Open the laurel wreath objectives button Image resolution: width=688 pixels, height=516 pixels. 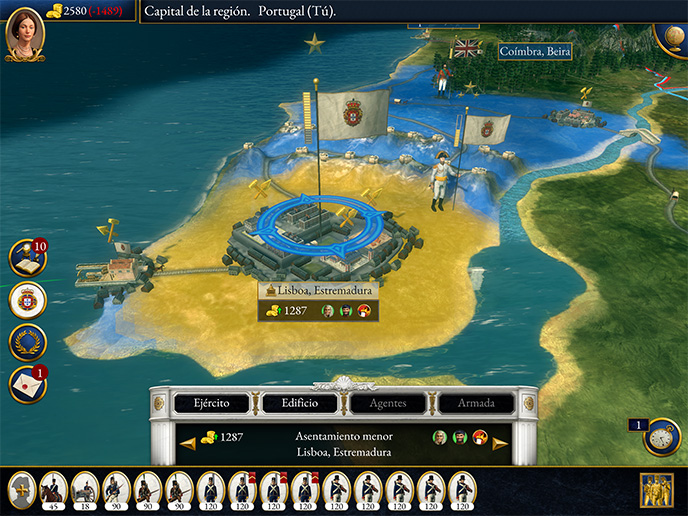[x=27, y=342]
